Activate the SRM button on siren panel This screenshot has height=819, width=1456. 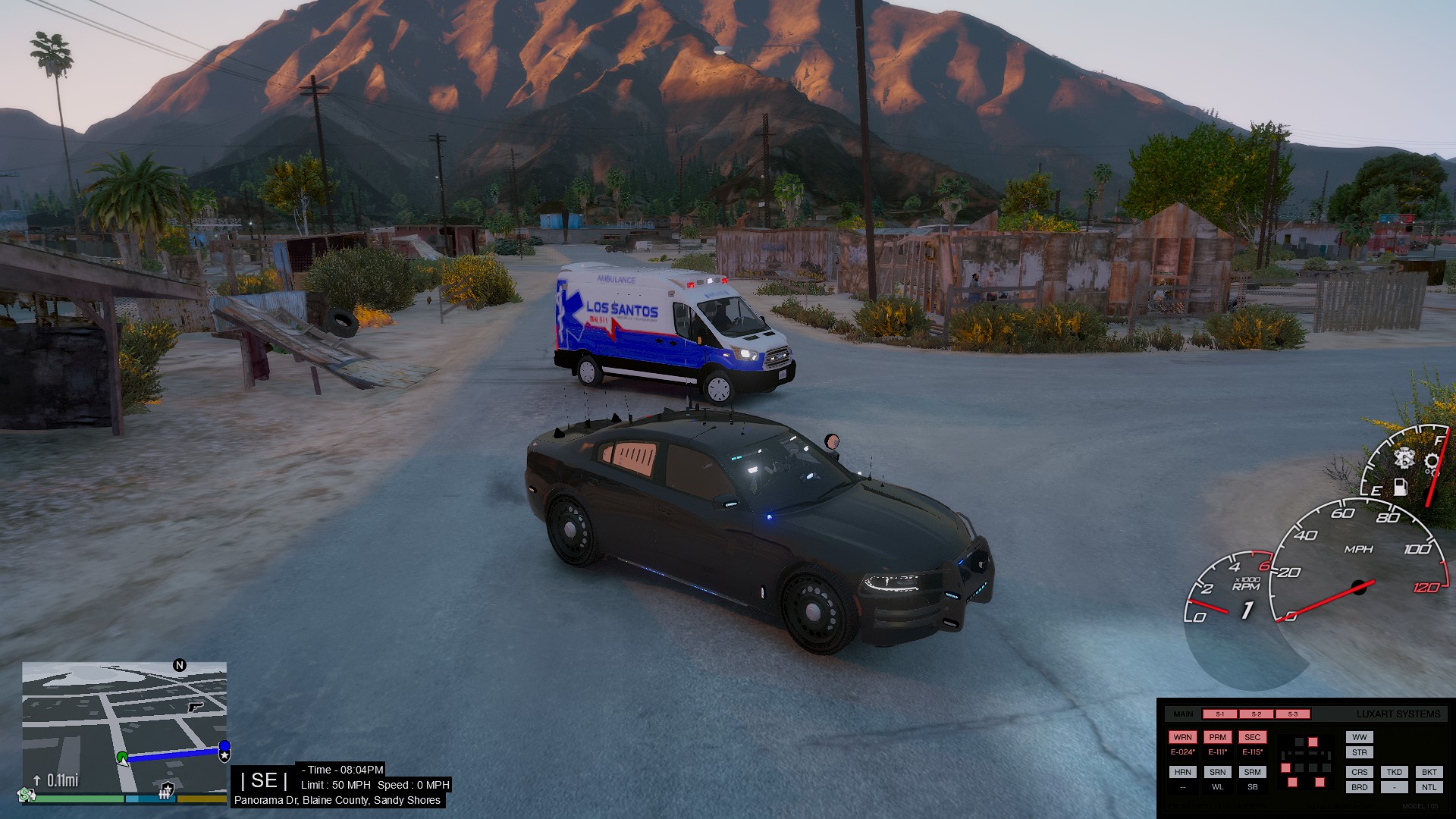click(x=1252, y=772)
